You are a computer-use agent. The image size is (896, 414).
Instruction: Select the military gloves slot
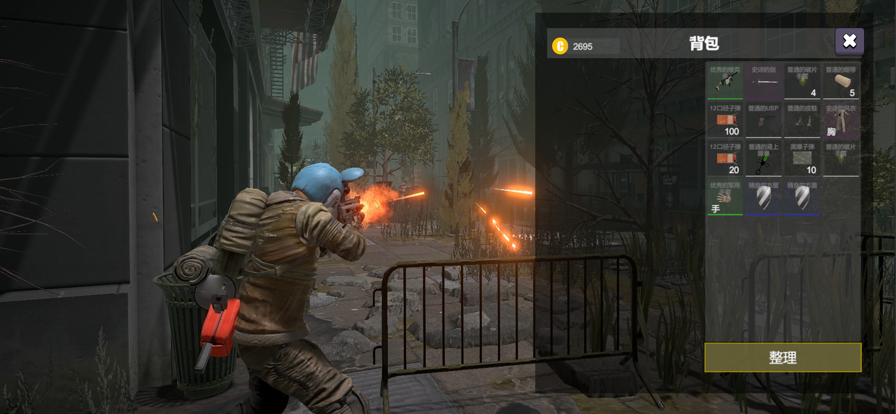click(725, 196)
